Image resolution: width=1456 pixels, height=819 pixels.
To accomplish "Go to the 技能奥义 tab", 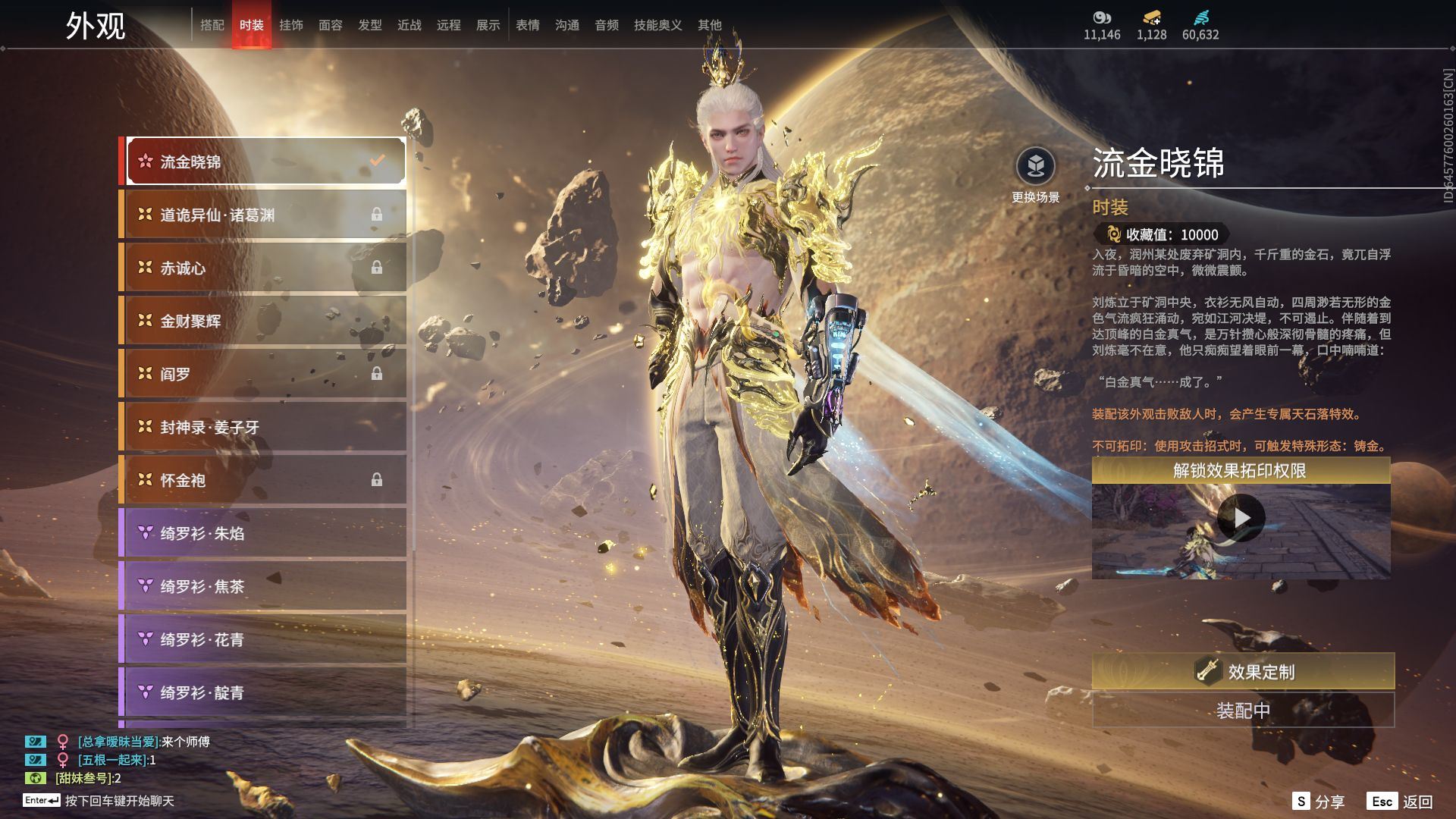I will tap(657, 25).
